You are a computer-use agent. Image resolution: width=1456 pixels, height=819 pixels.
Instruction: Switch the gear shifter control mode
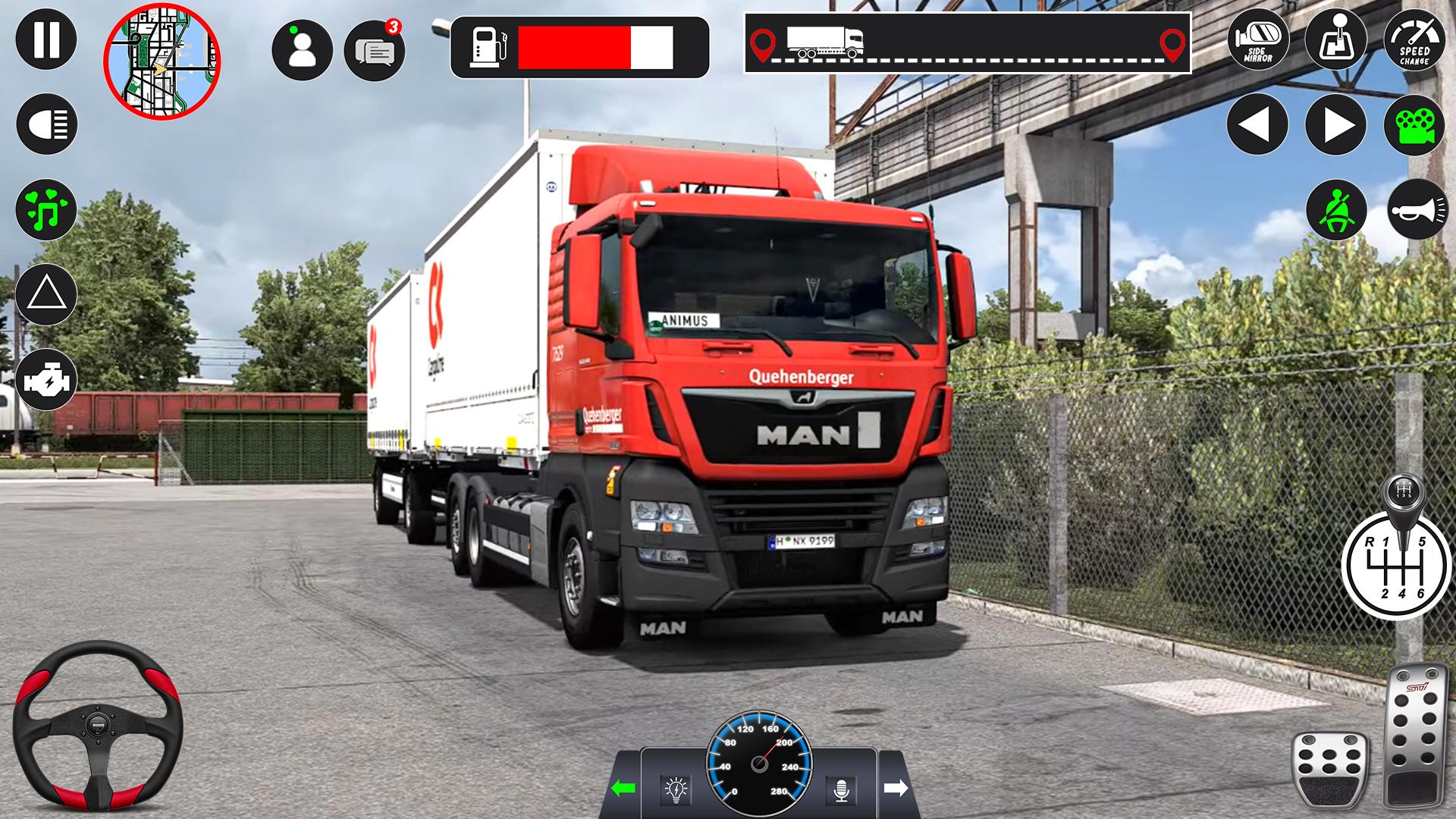(1335, 39)
